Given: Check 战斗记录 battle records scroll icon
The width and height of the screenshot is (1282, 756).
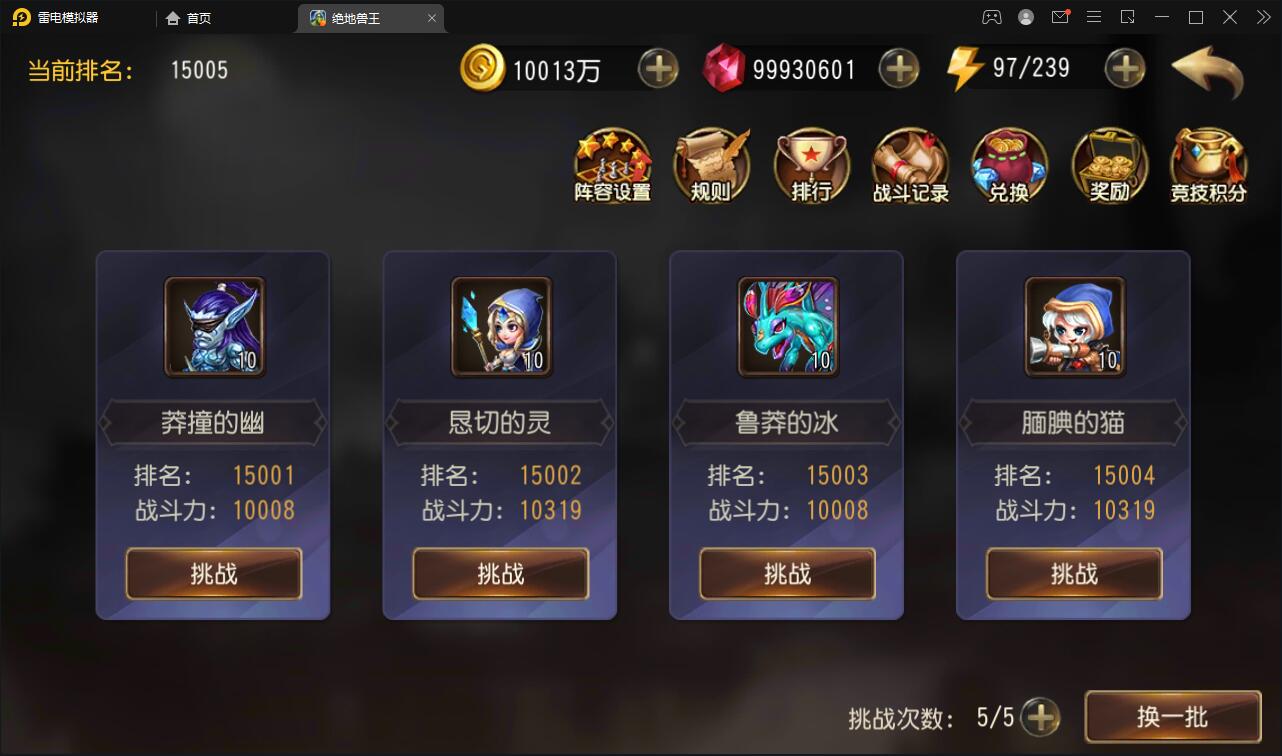Looking at the screenshot, I should click(910, 165).
